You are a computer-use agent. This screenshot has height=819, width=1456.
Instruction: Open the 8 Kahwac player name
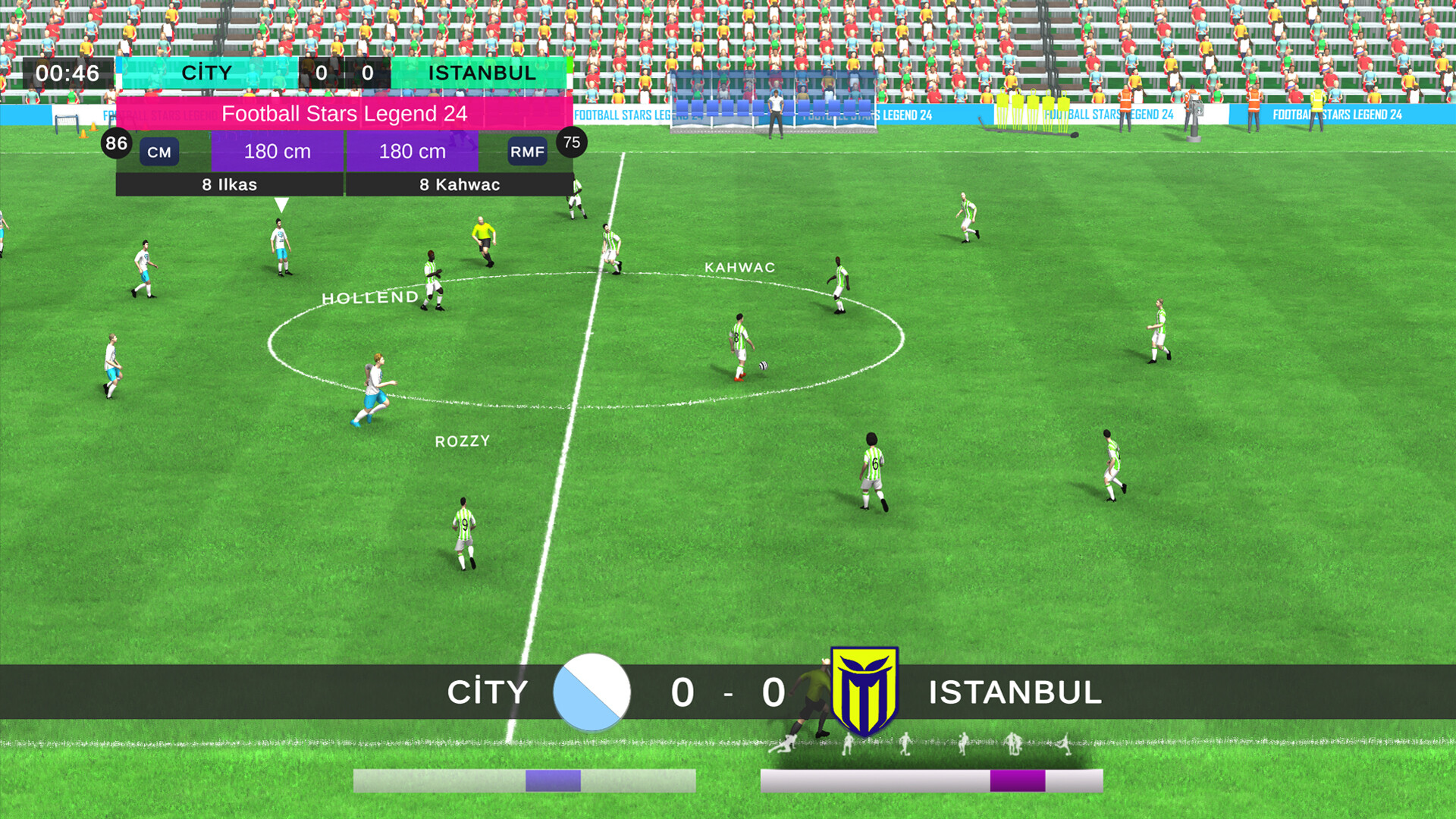[460, 184]
